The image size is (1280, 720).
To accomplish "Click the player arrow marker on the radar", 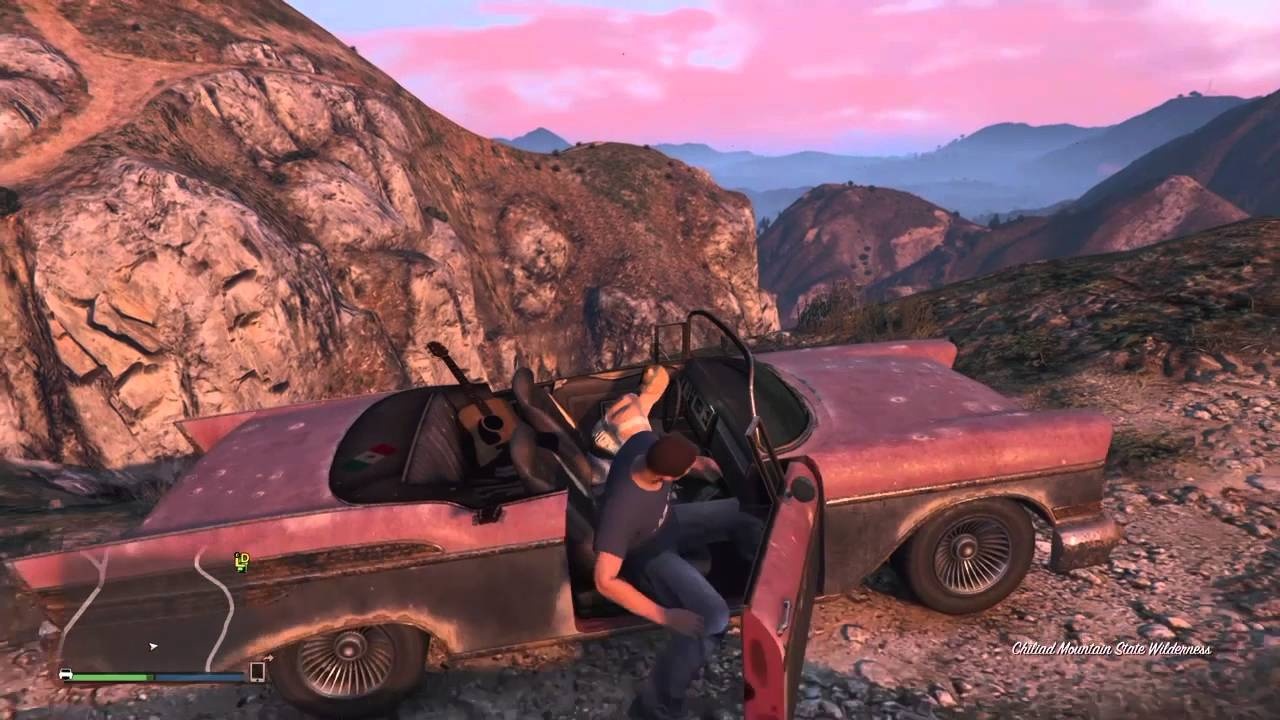I will pos(152,646).
